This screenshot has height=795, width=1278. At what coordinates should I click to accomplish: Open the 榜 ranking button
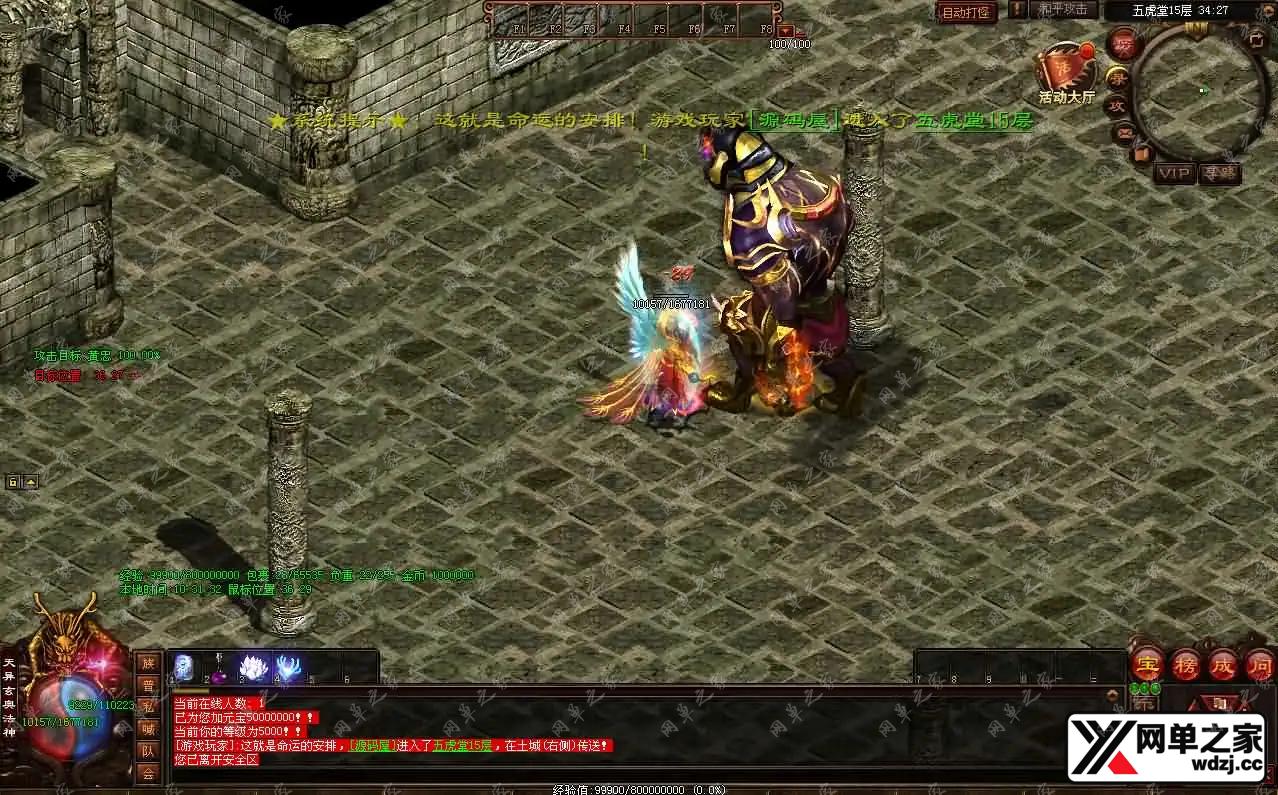tap(1186, 664)
